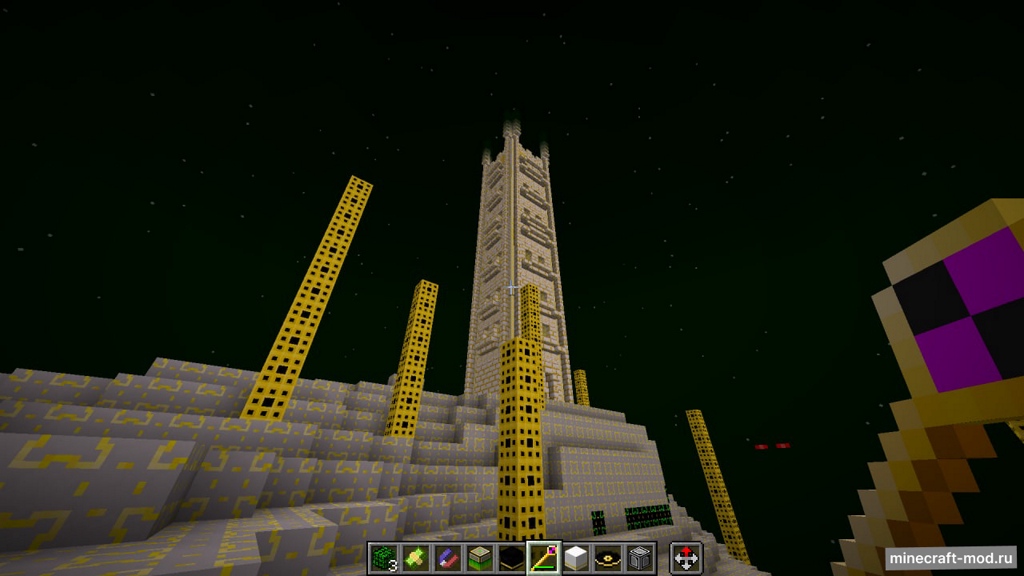Open the minecraft-mod.ru watermark link
Screen dimensions: 1024x576
point(950,558)
